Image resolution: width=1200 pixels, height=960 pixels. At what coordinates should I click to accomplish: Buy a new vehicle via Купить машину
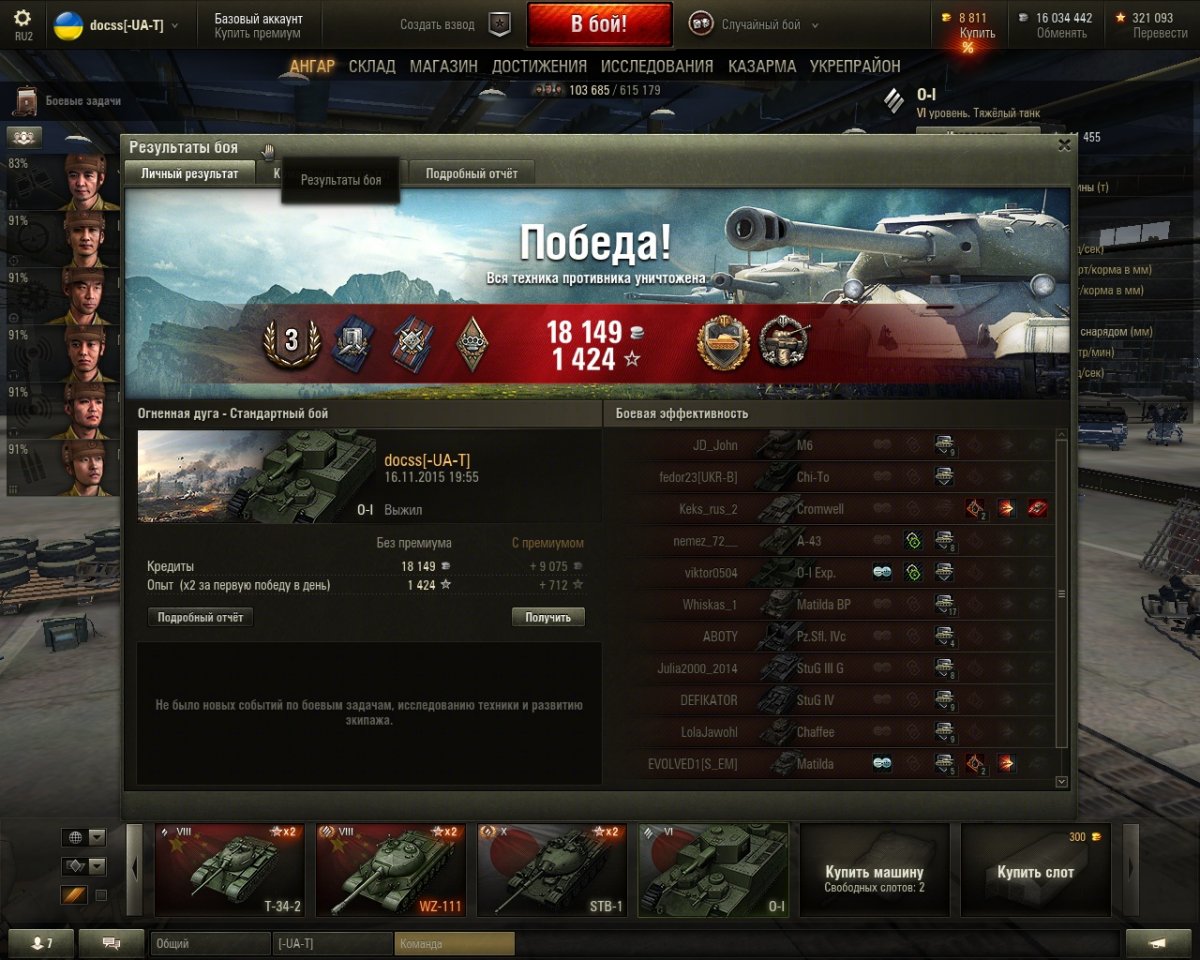pos(873,870)
